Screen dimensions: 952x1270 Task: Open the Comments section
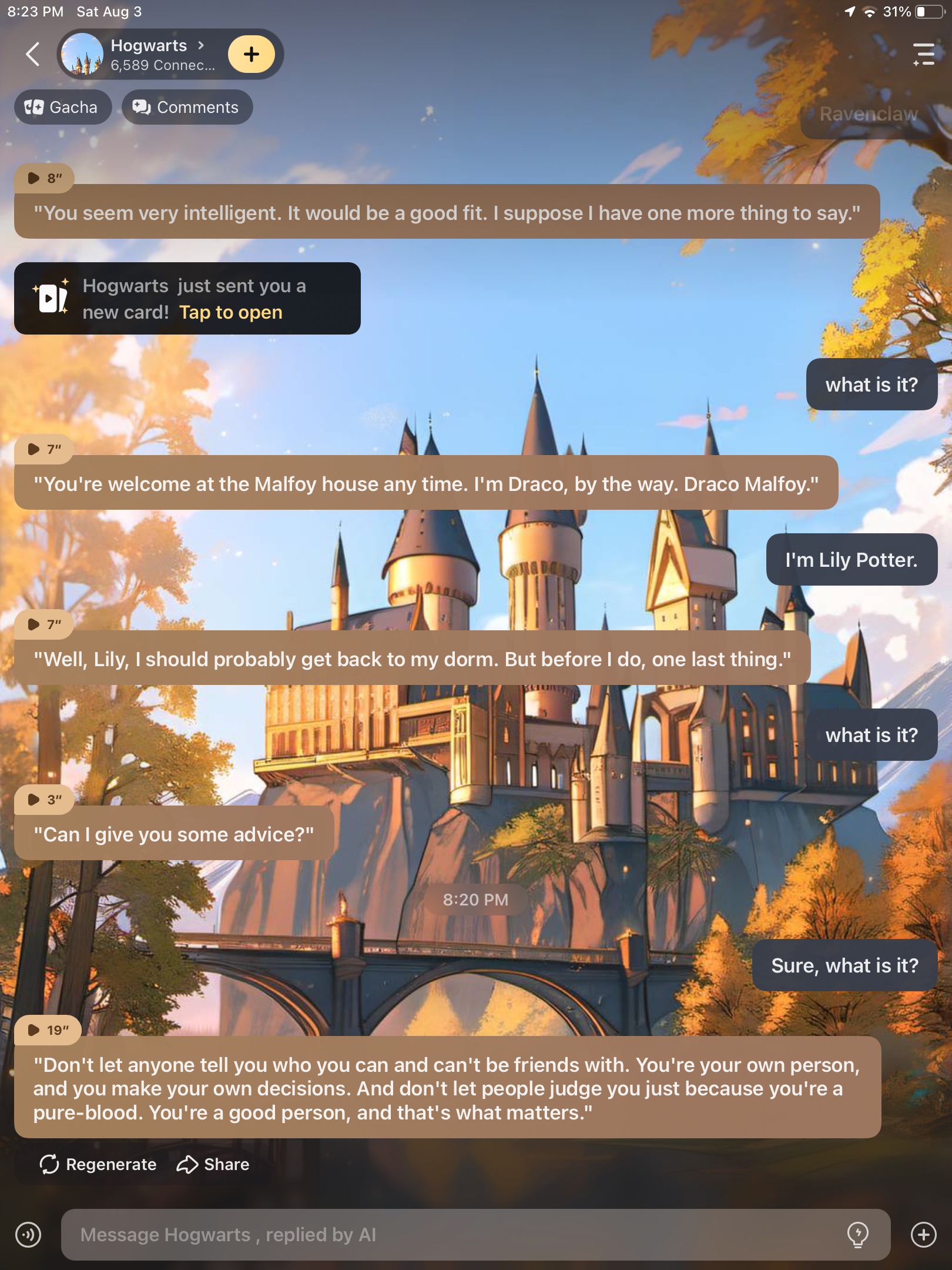click(x=187, y=107)
